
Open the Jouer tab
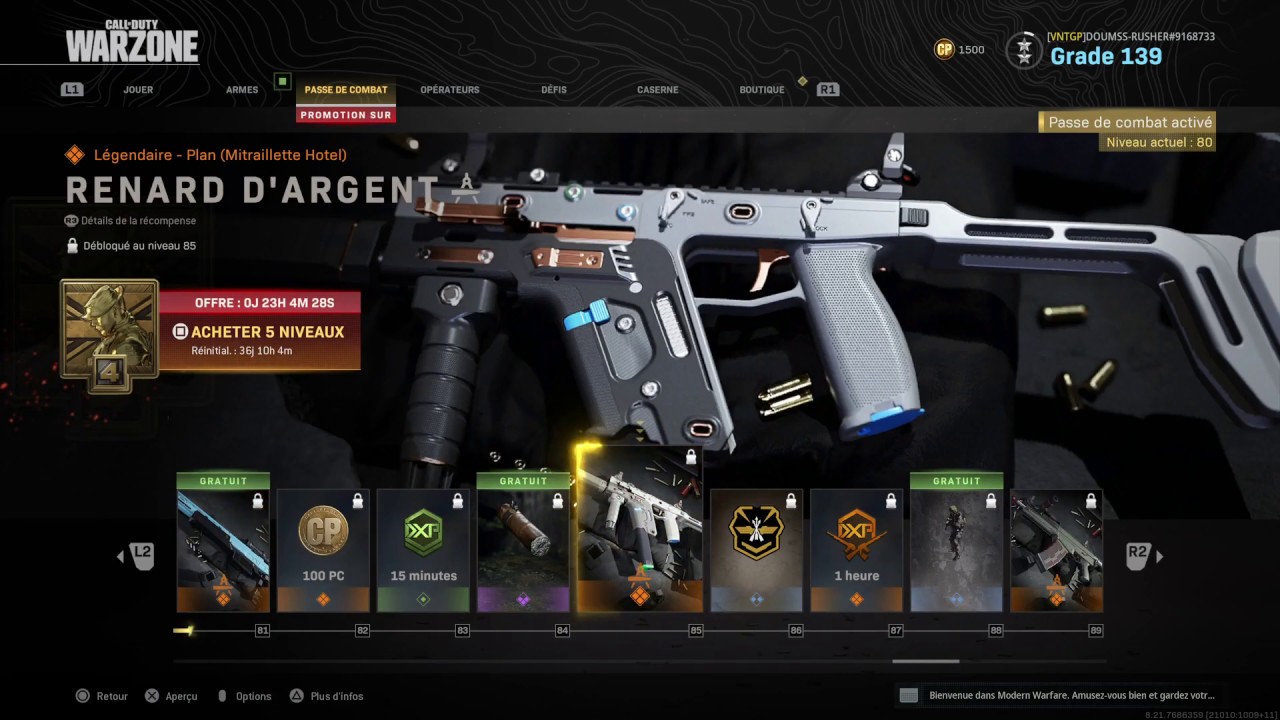point(138,90)
